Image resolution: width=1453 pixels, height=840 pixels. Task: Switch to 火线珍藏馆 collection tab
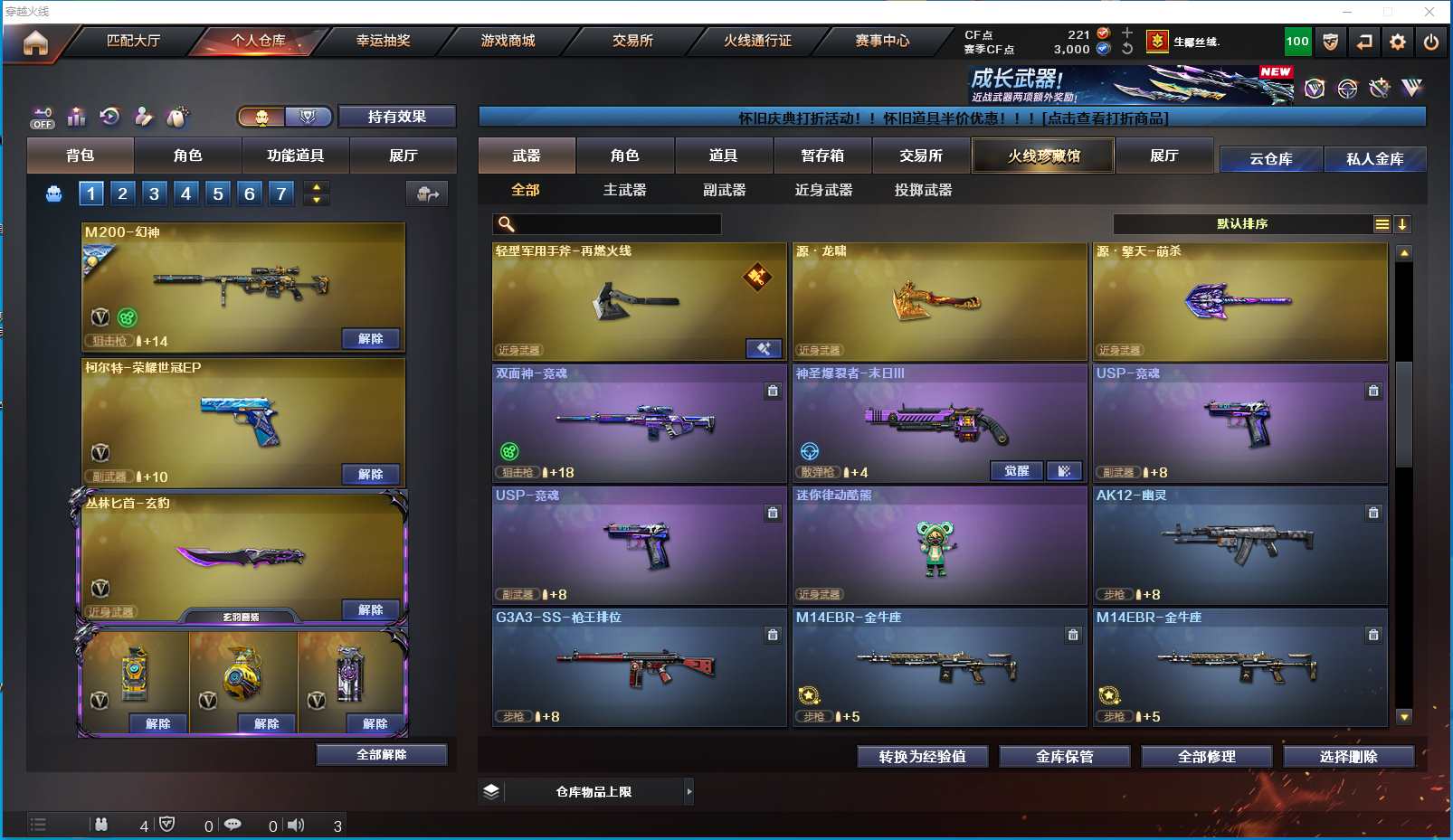tap(1043, 156)
